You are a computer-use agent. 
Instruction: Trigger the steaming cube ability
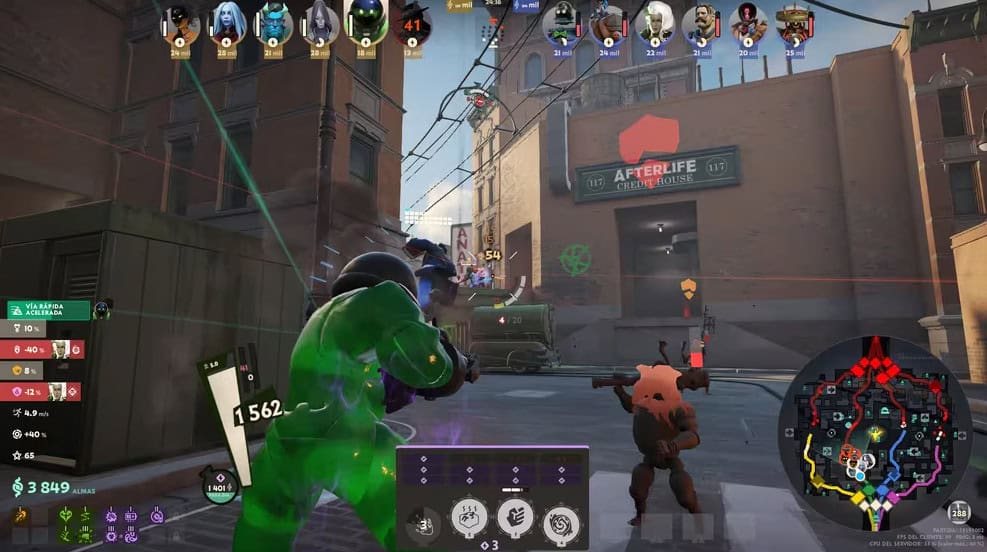pyautogui.click(x=470, y=517)
